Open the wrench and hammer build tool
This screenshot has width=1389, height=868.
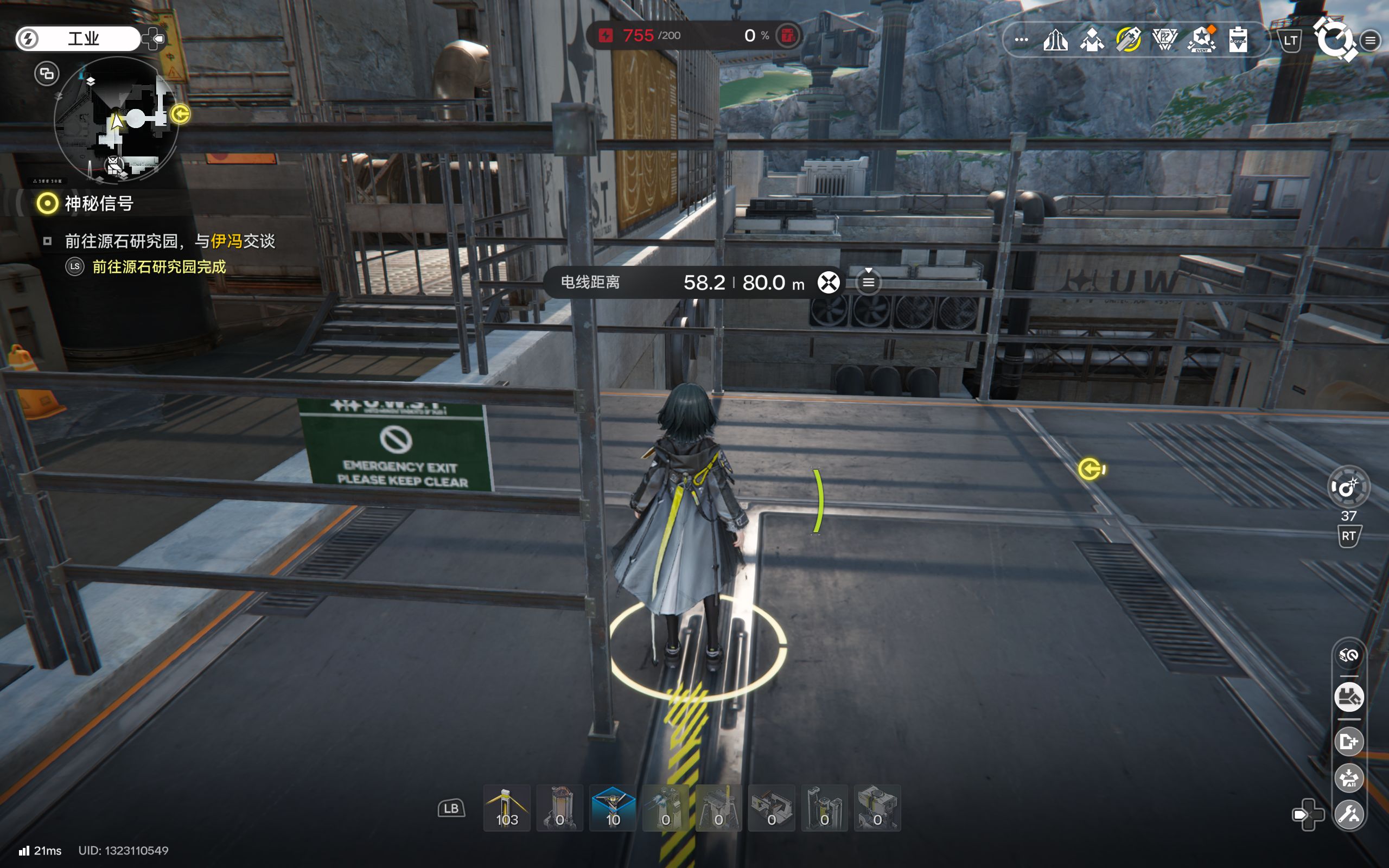tap(1348, 814)
